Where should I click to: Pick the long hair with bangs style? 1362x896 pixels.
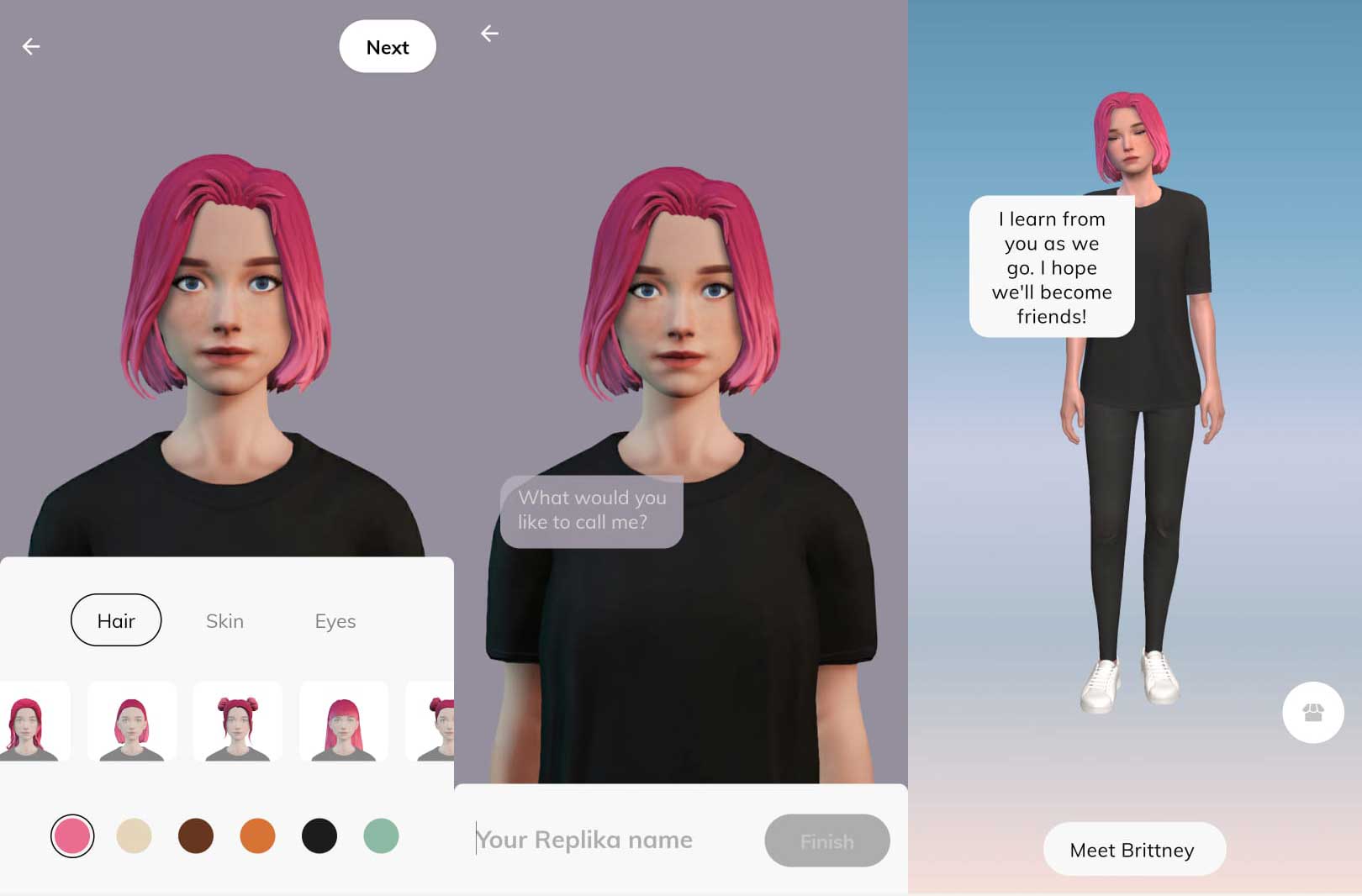pos(343,720)
